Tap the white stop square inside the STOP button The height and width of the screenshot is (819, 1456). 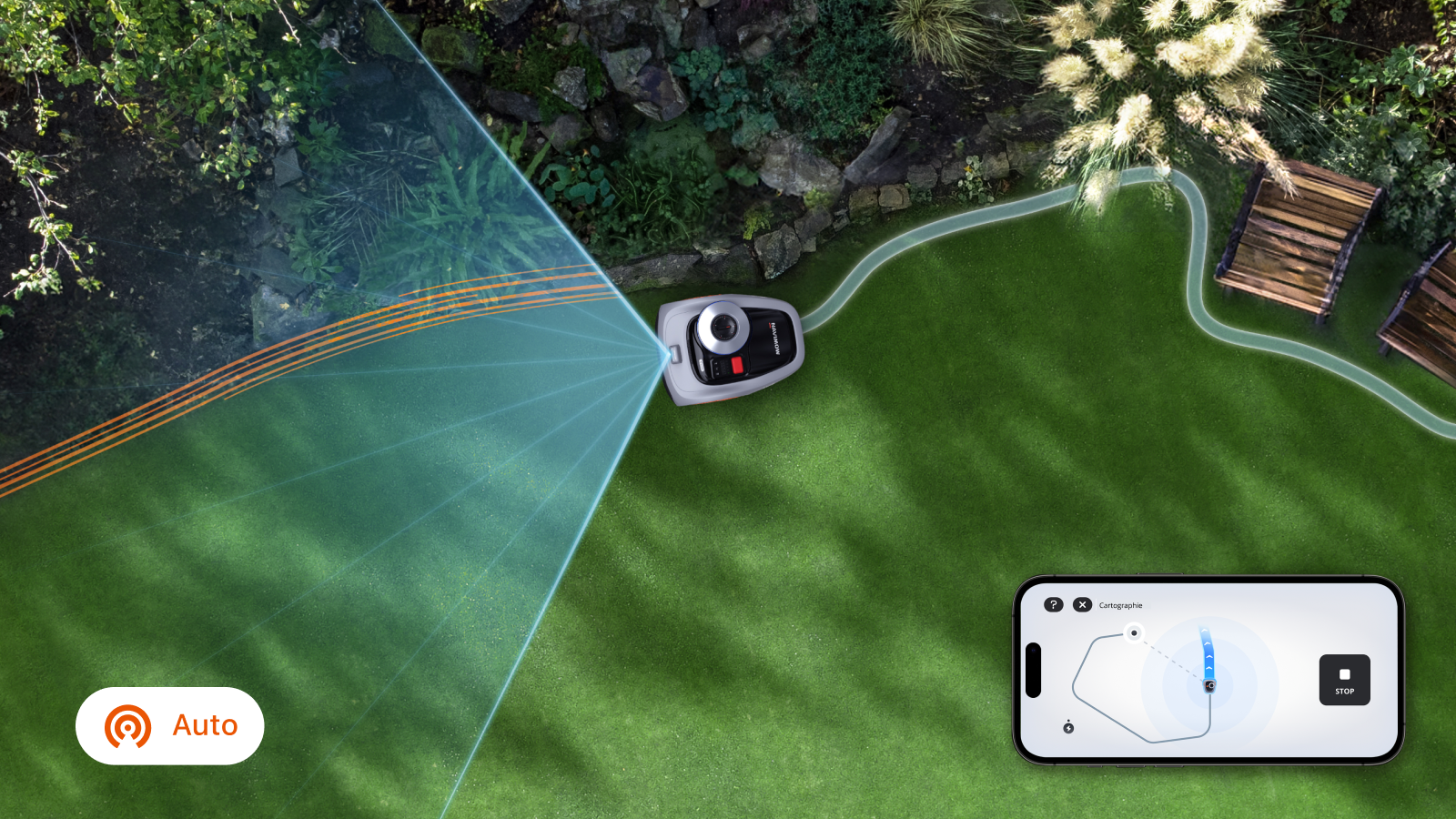point(1344,672)
